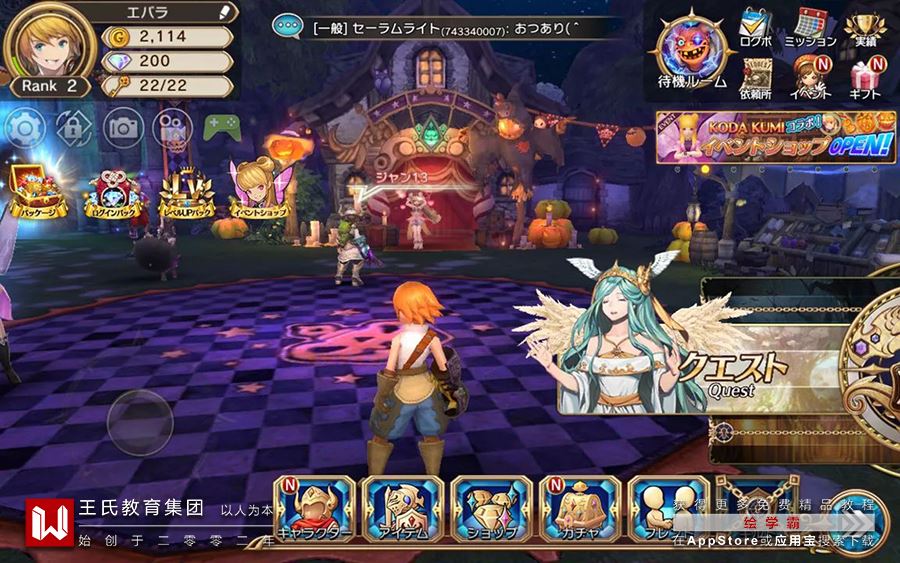The image size is (900, 563).
Task: Open the 依頼所 request board
Action: pos(756,78)
